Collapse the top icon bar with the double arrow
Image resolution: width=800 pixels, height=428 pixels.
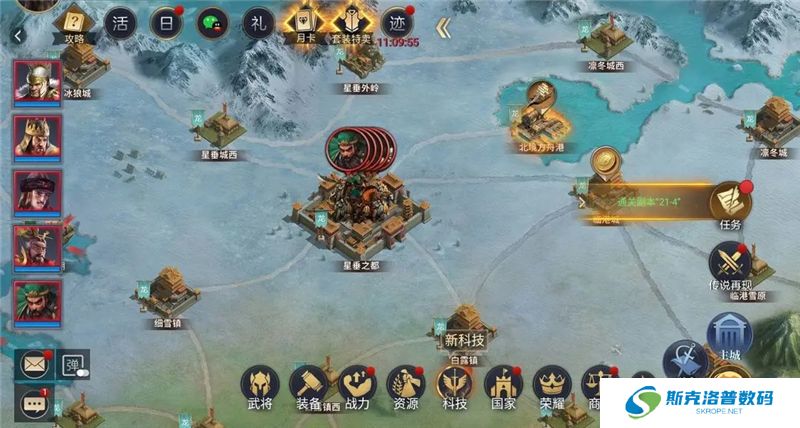coord(442,27)
